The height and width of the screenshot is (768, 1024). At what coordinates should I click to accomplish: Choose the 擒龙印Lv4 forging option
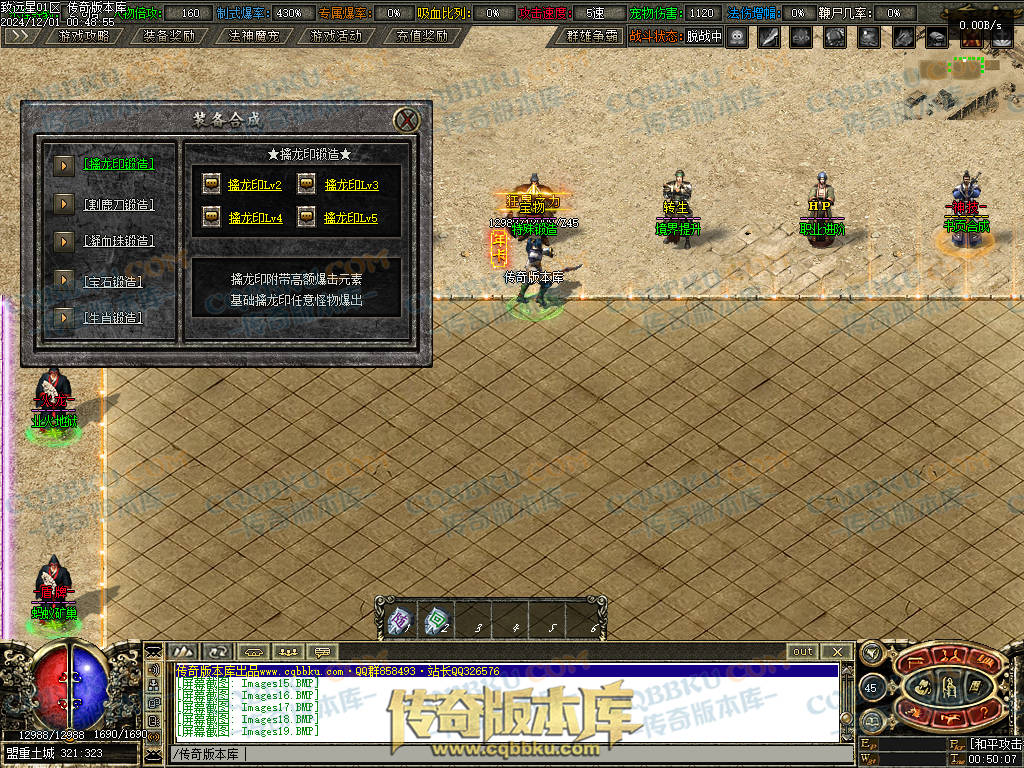[x=254, y=217]
